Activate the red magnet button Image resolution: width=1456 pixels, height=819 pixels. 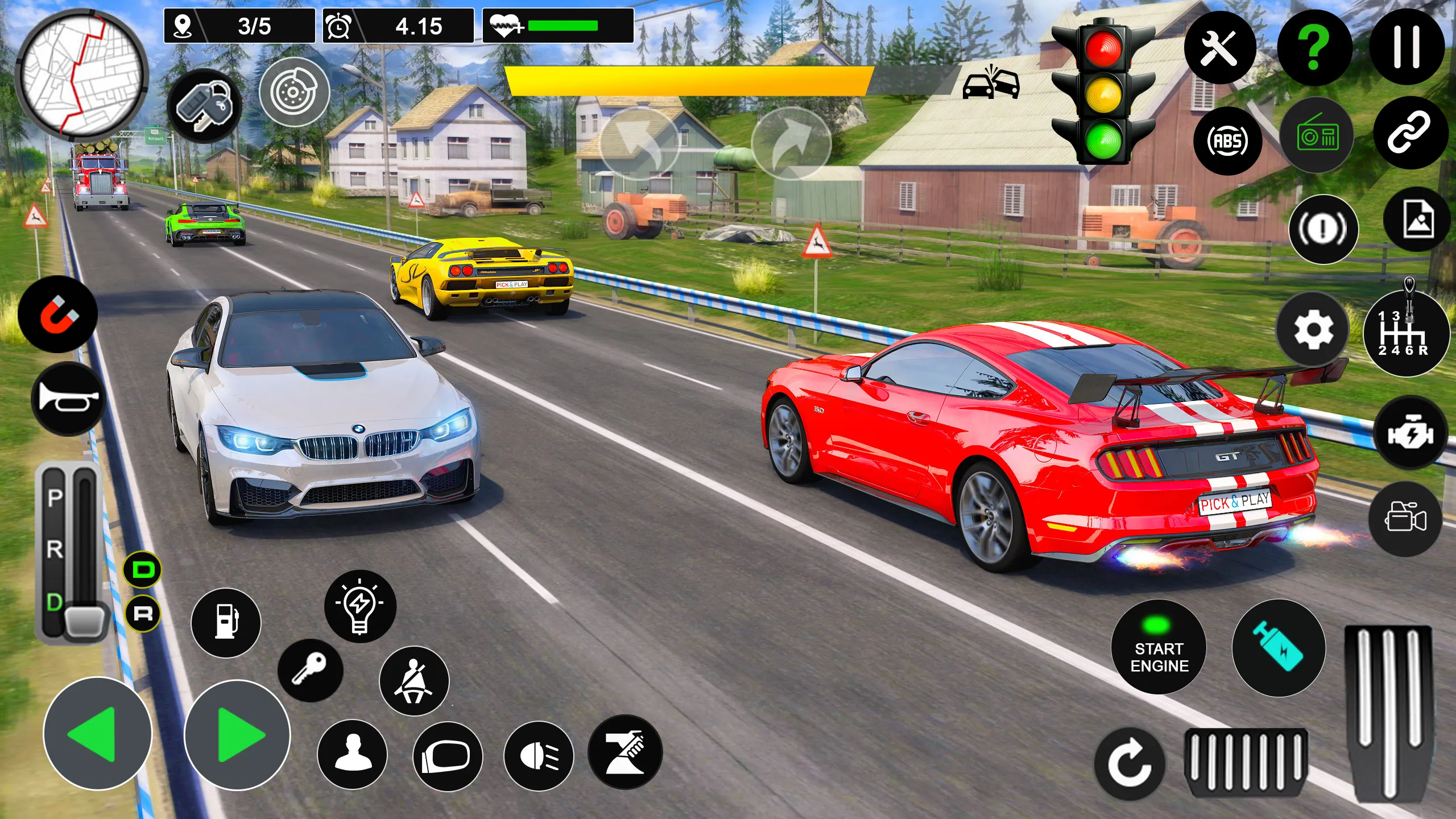coord(57,314)
